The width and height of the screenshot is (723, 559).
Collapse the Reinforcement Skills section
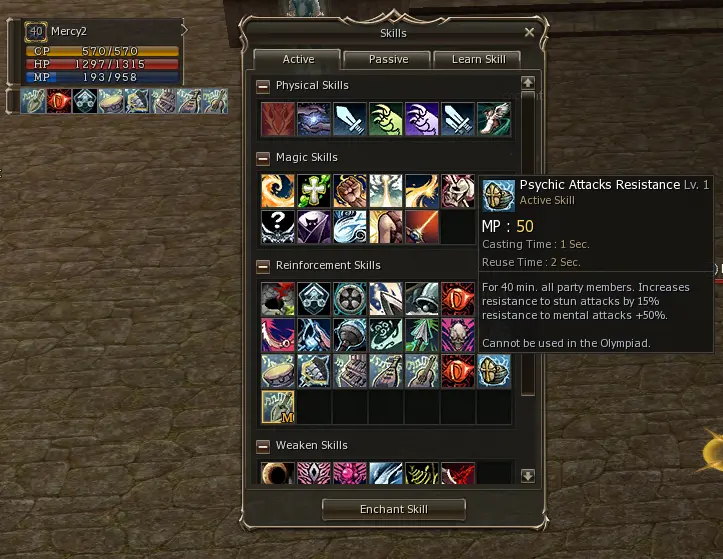click(263, 266)
